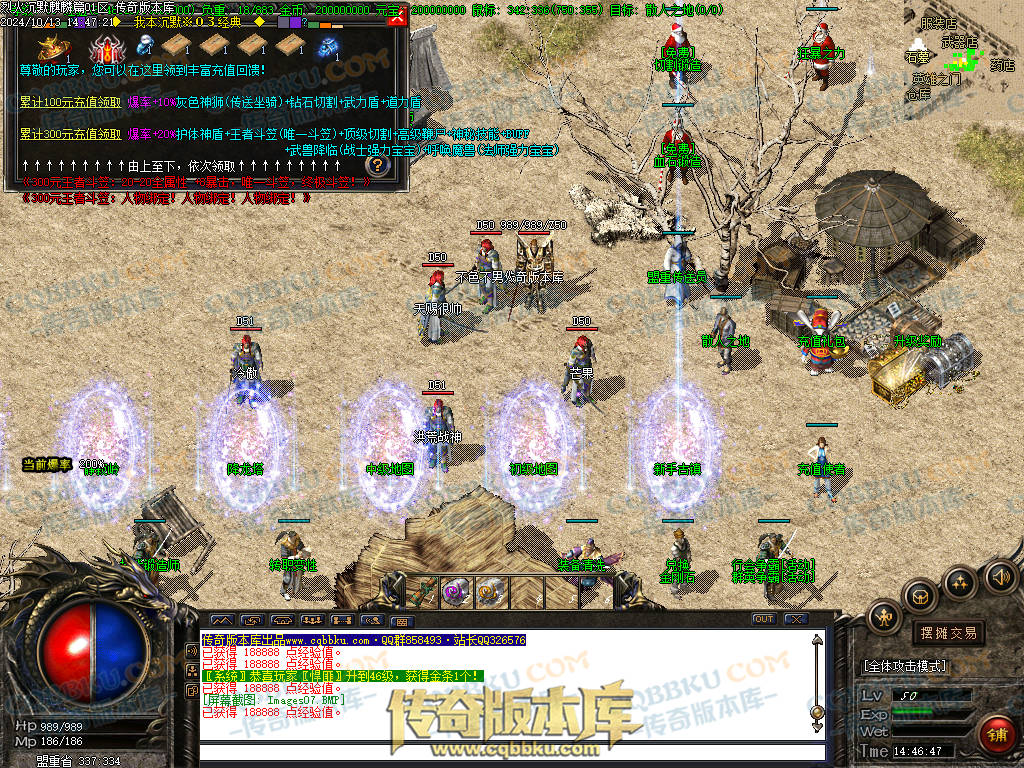1024x768 pixels.
Task: Select the golden crown reward item
Action: point(50,47)
